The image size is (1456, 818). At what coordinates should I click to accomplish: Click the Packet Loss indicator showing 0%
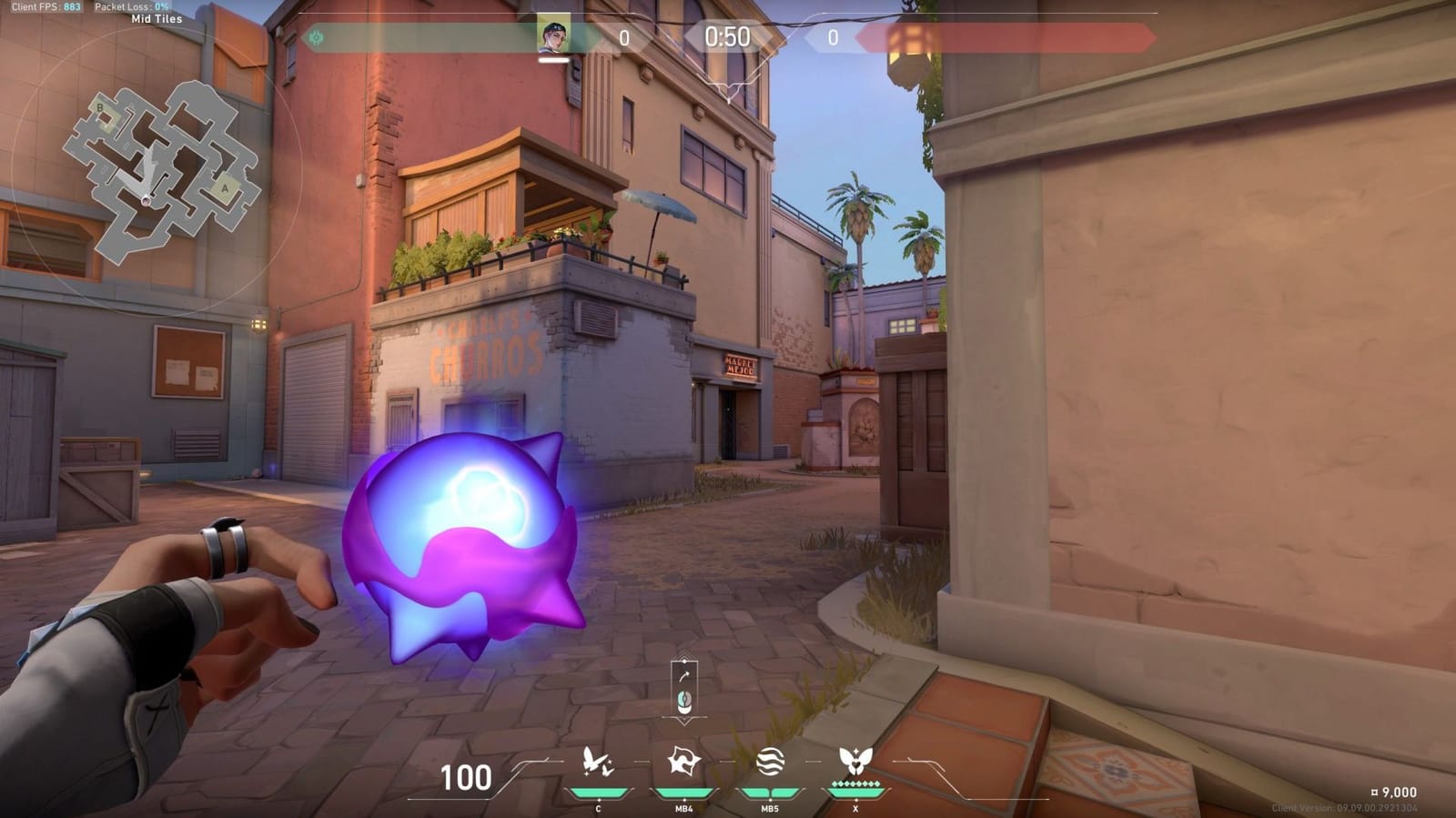coord(132,5)
